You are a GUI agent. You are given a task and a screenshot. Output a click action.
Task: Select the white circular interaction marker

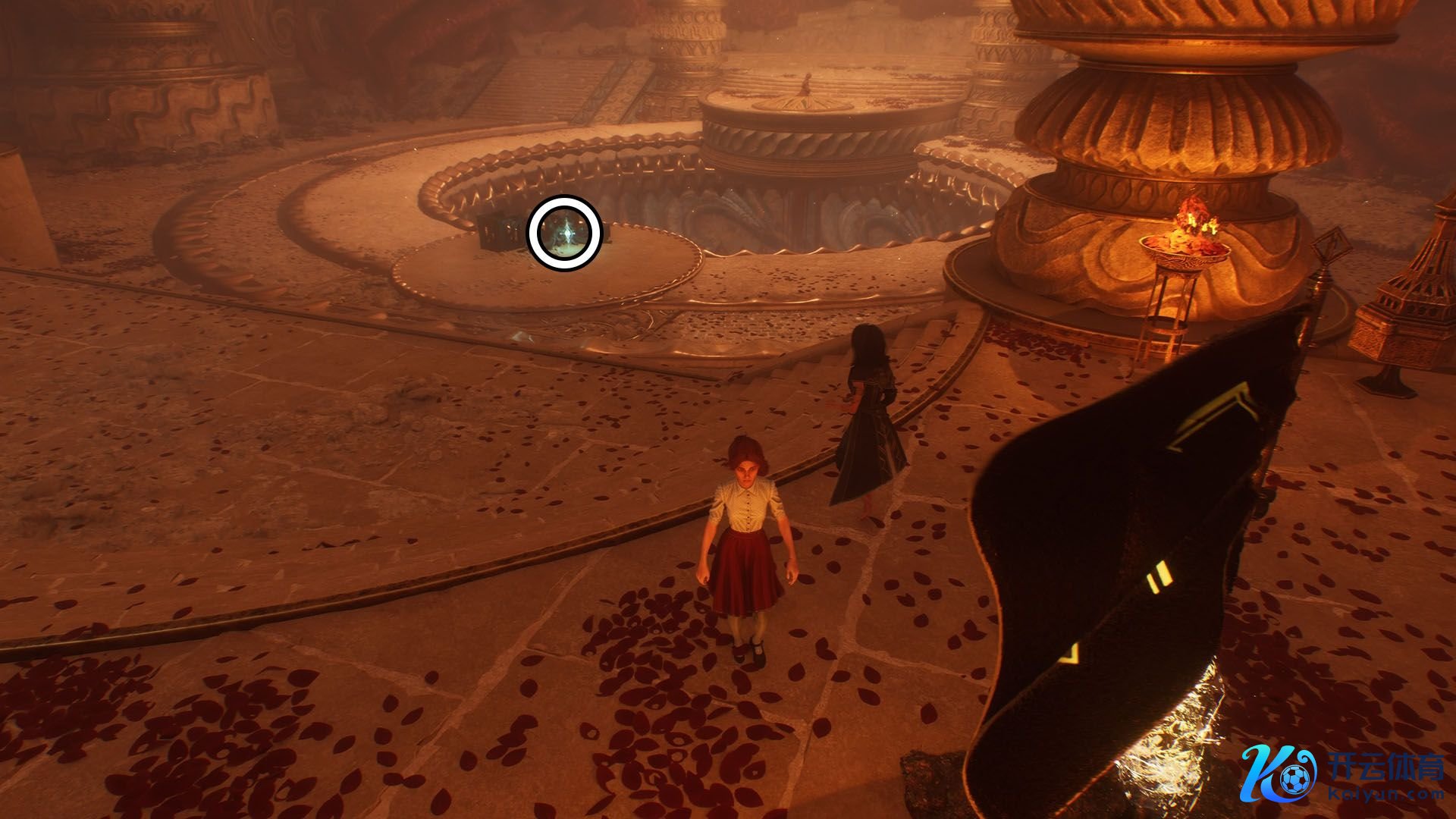point(565,232)
